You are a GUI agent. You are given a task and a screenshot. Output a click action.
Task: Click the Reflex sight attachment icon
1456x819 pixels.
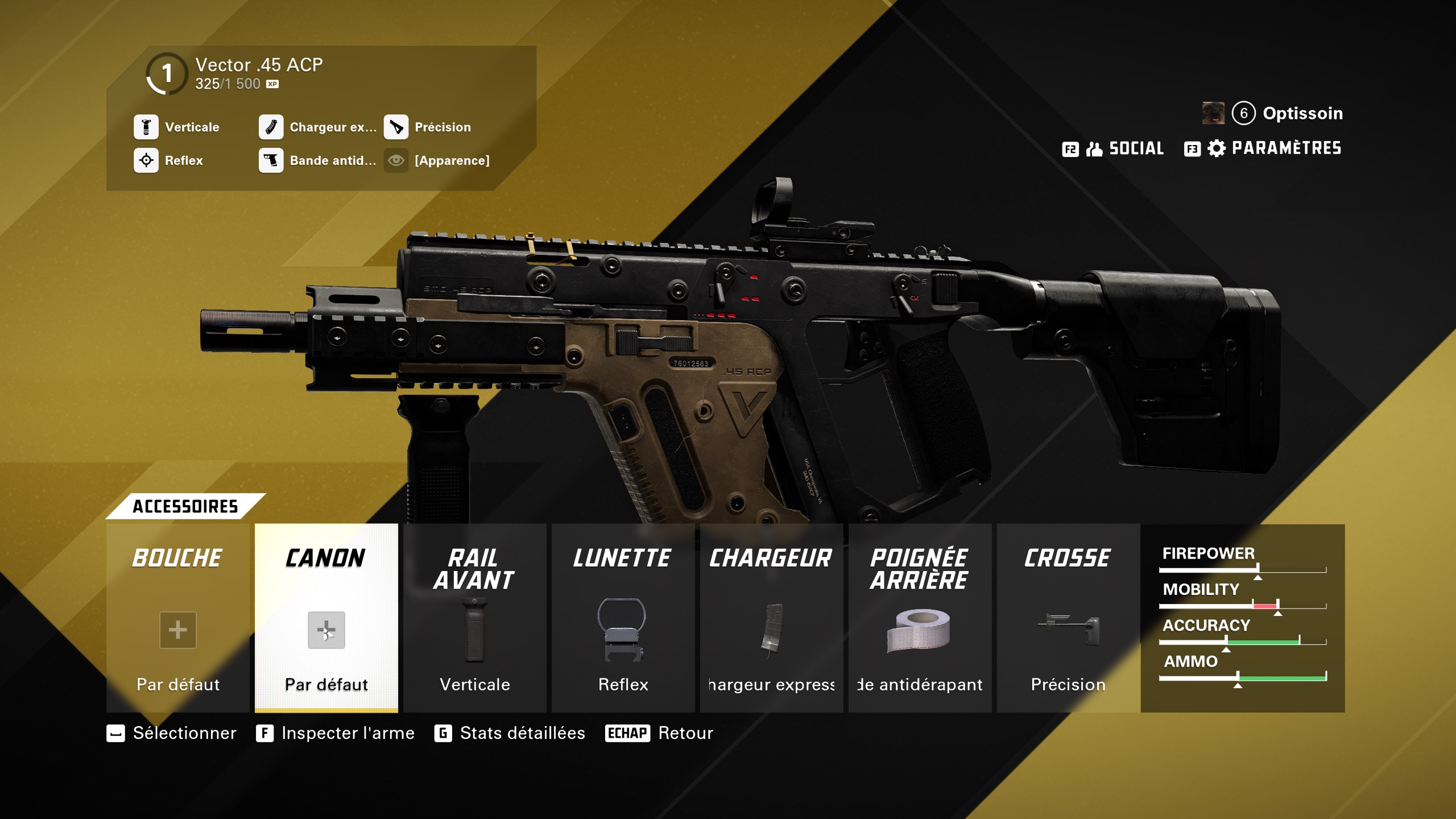coord(147,160)
